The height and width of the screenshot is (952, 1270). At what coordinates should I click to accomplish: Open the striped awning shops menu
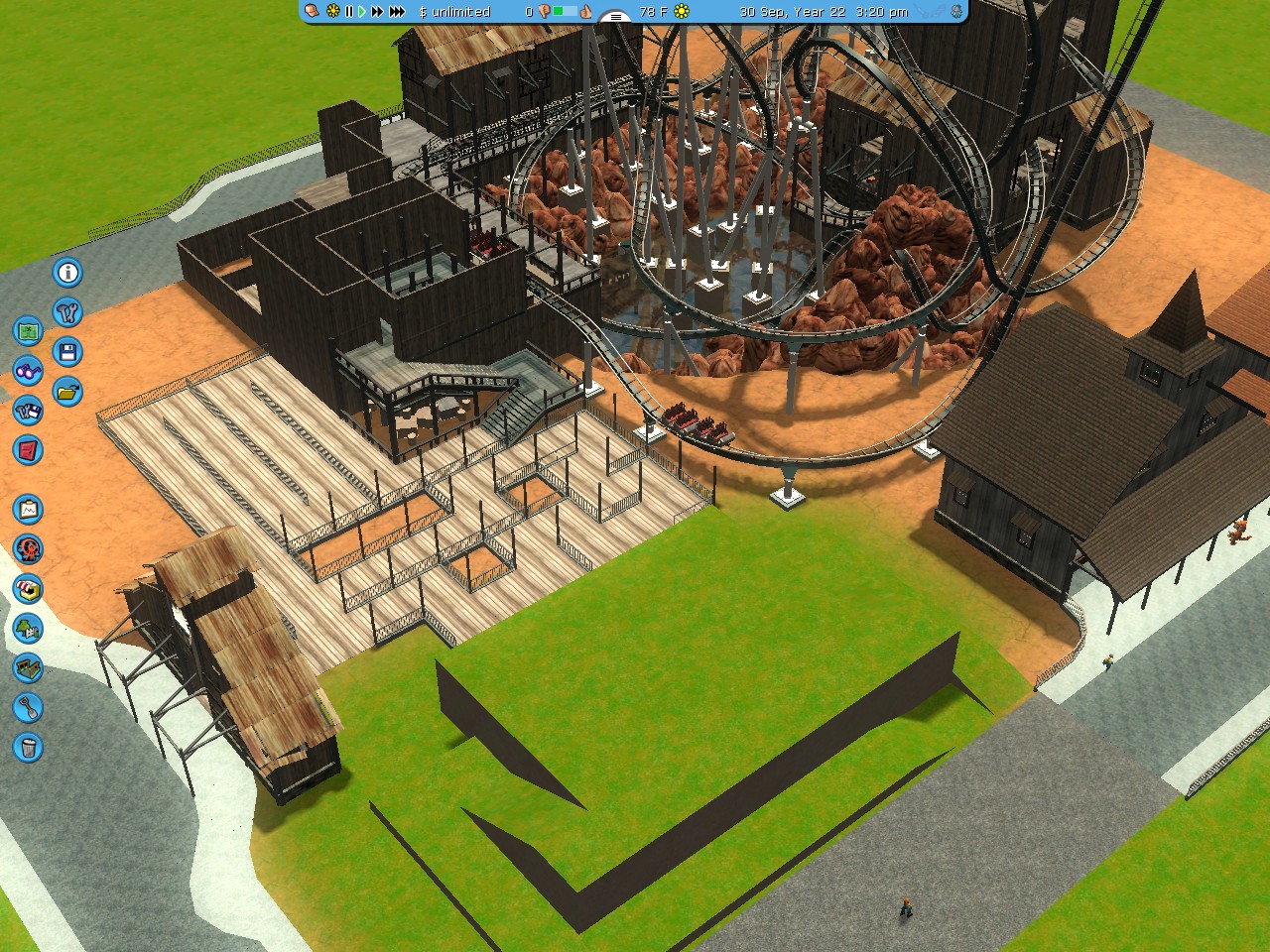pyautogui.click(x=28, y=589)
